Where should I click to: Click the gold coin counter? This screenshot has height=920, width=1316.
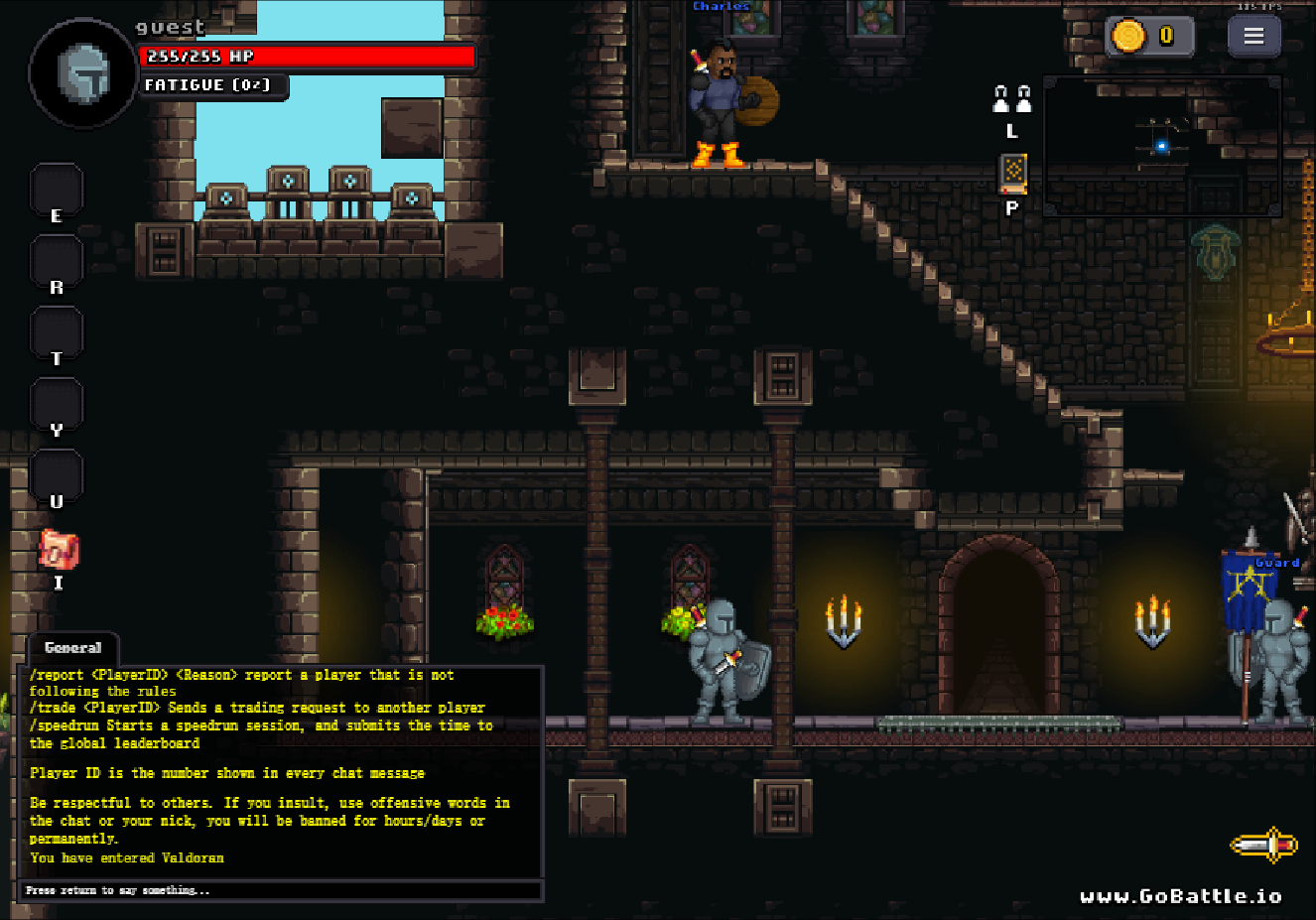[1148, 37]
